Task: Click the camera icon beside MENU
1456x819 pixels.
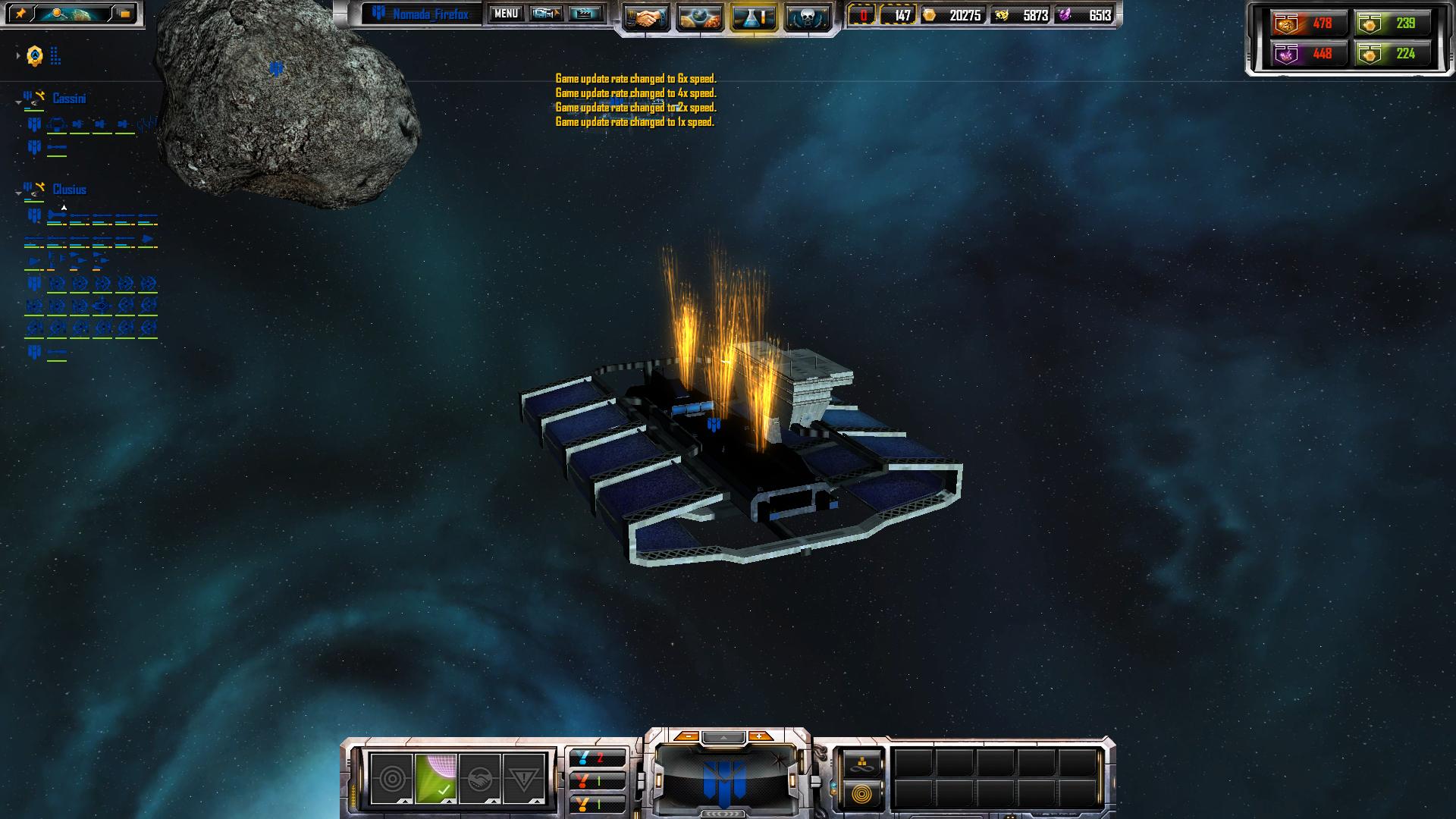Action: click(545, 14)
